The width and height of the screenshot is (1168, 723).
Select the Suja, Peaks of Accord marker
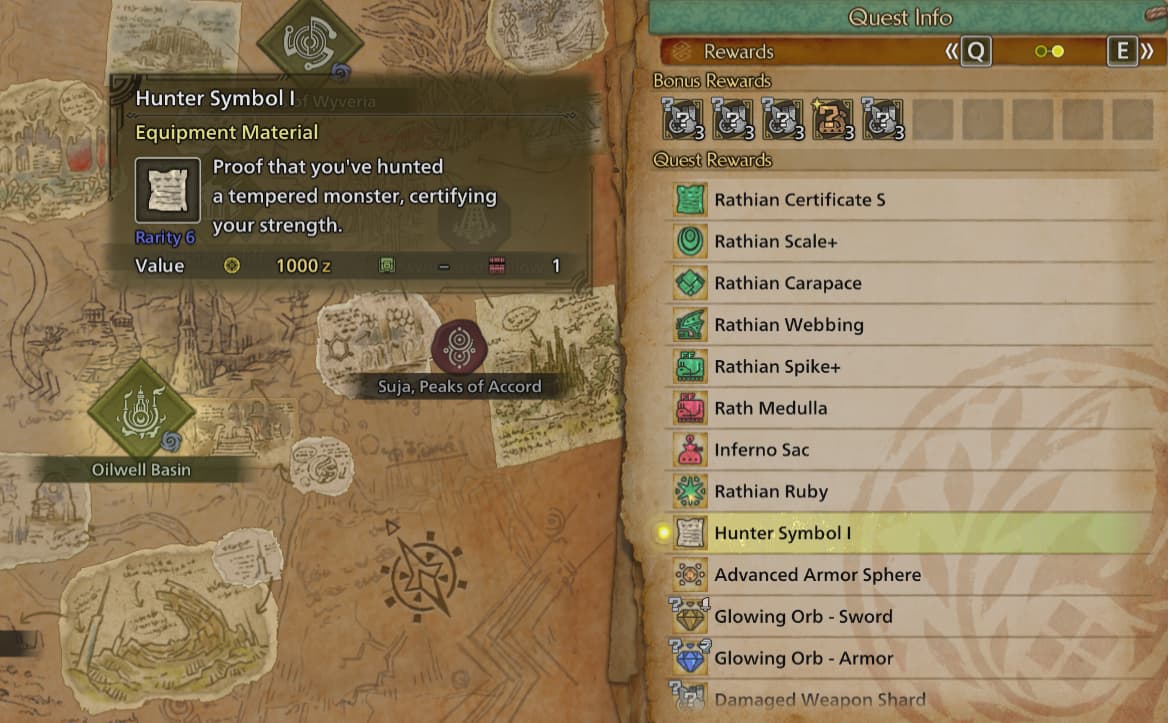coord(459,347)
